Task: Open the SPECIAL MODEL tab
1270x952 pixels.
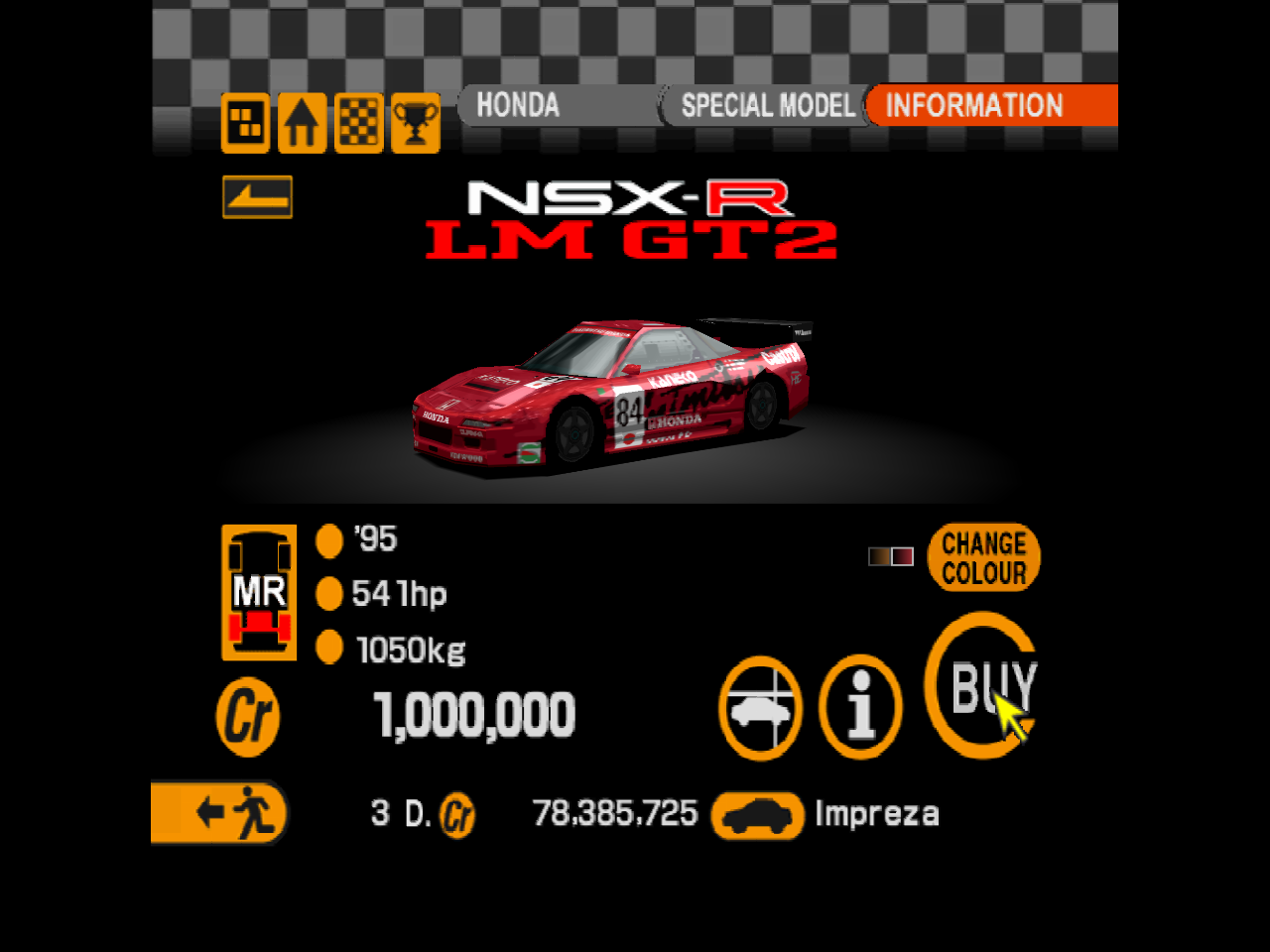Action: click(766, 105)
